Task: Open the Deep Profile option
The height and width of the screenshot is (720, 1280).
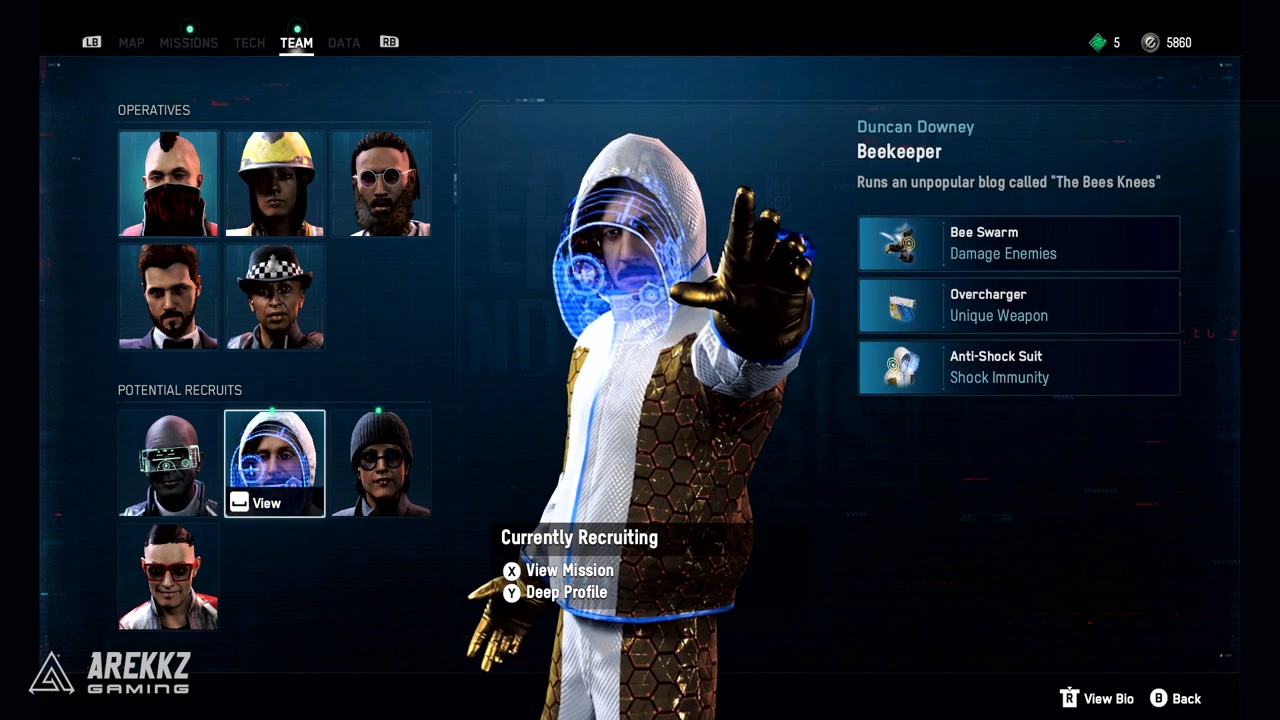Action: (565, 592)
